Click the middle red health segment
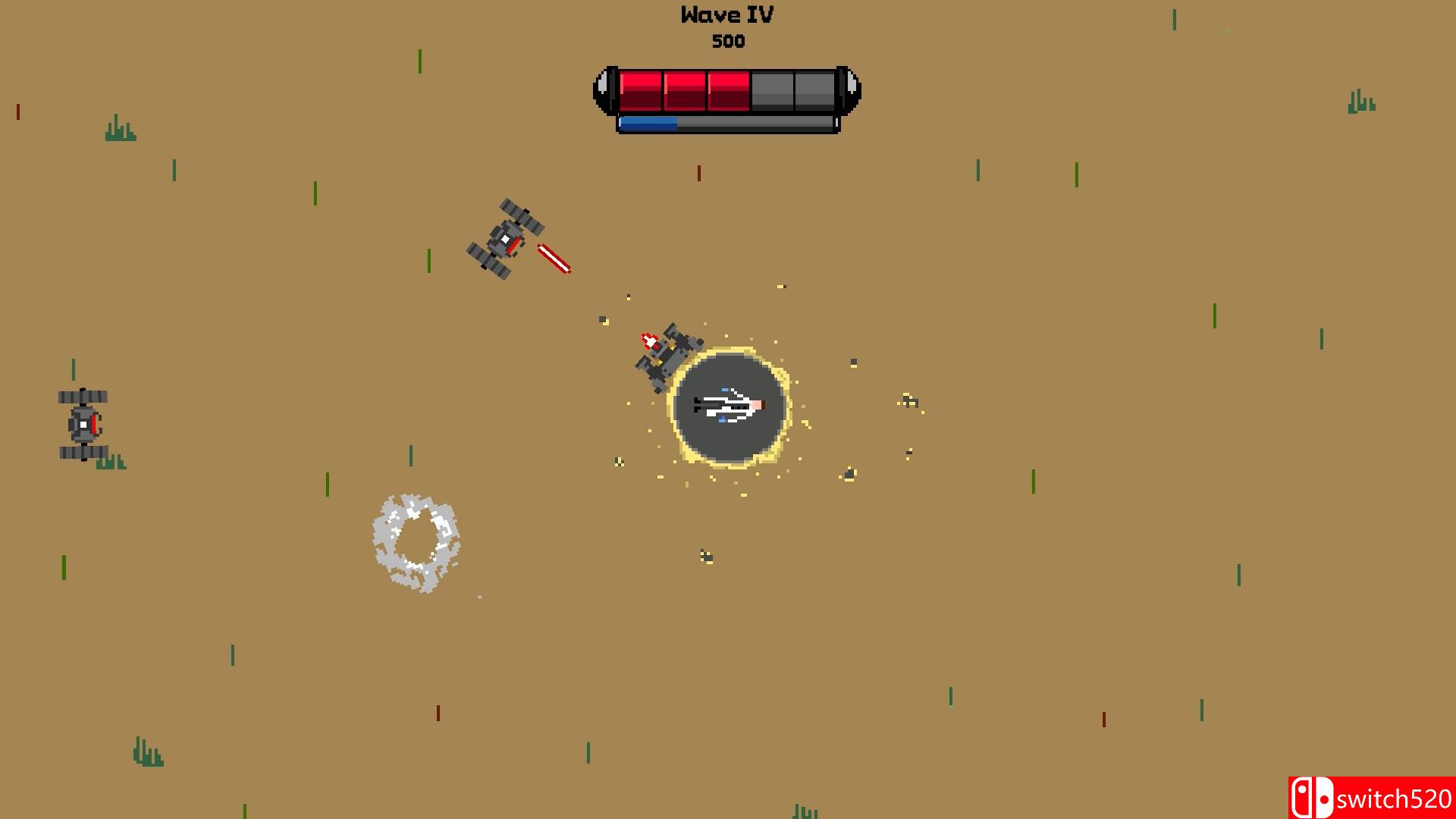Viewport: 1456px width, 819px height. coord(685,89)
